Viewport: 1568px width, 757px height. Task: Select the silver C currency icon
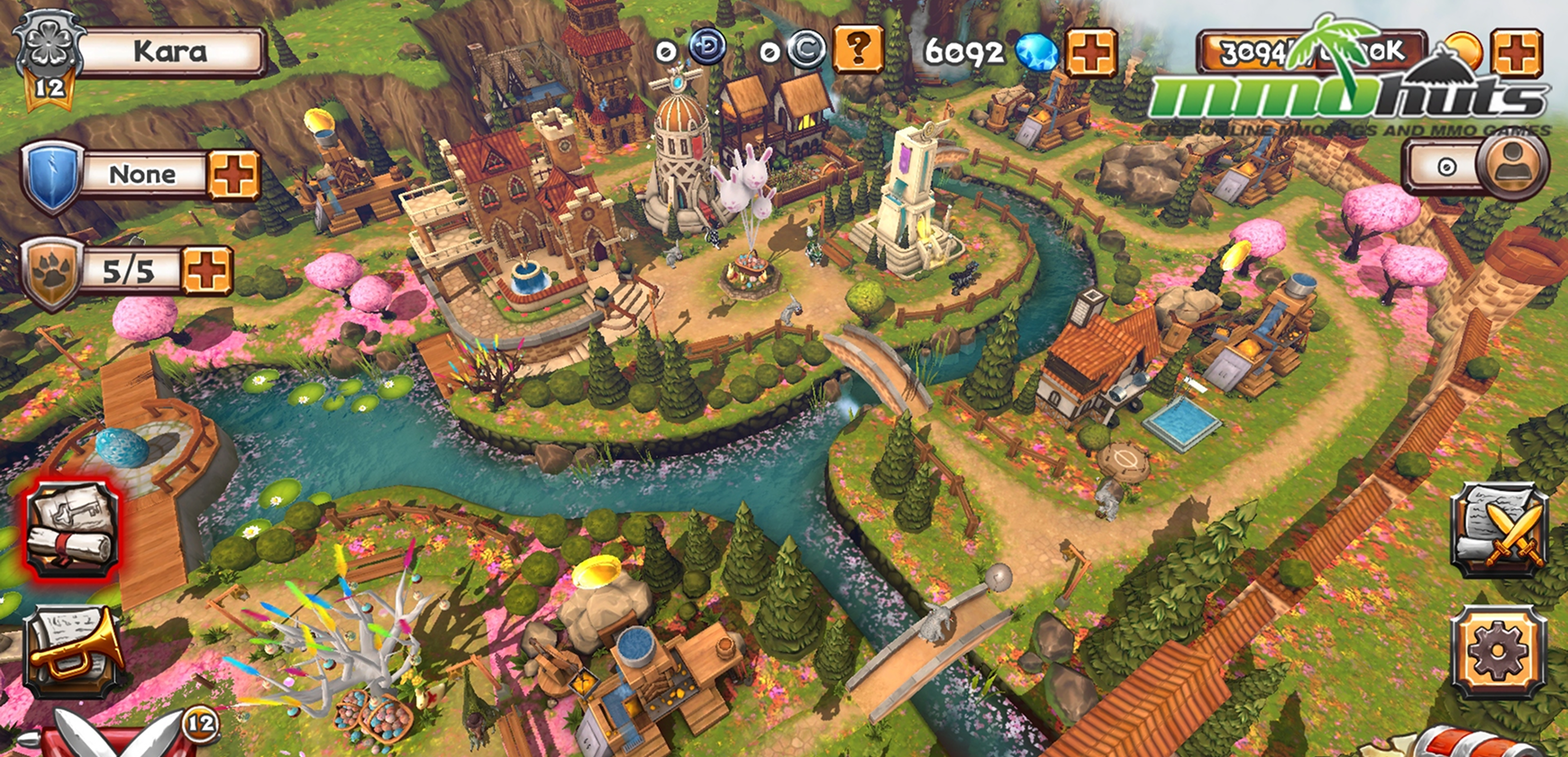[807, 50]
